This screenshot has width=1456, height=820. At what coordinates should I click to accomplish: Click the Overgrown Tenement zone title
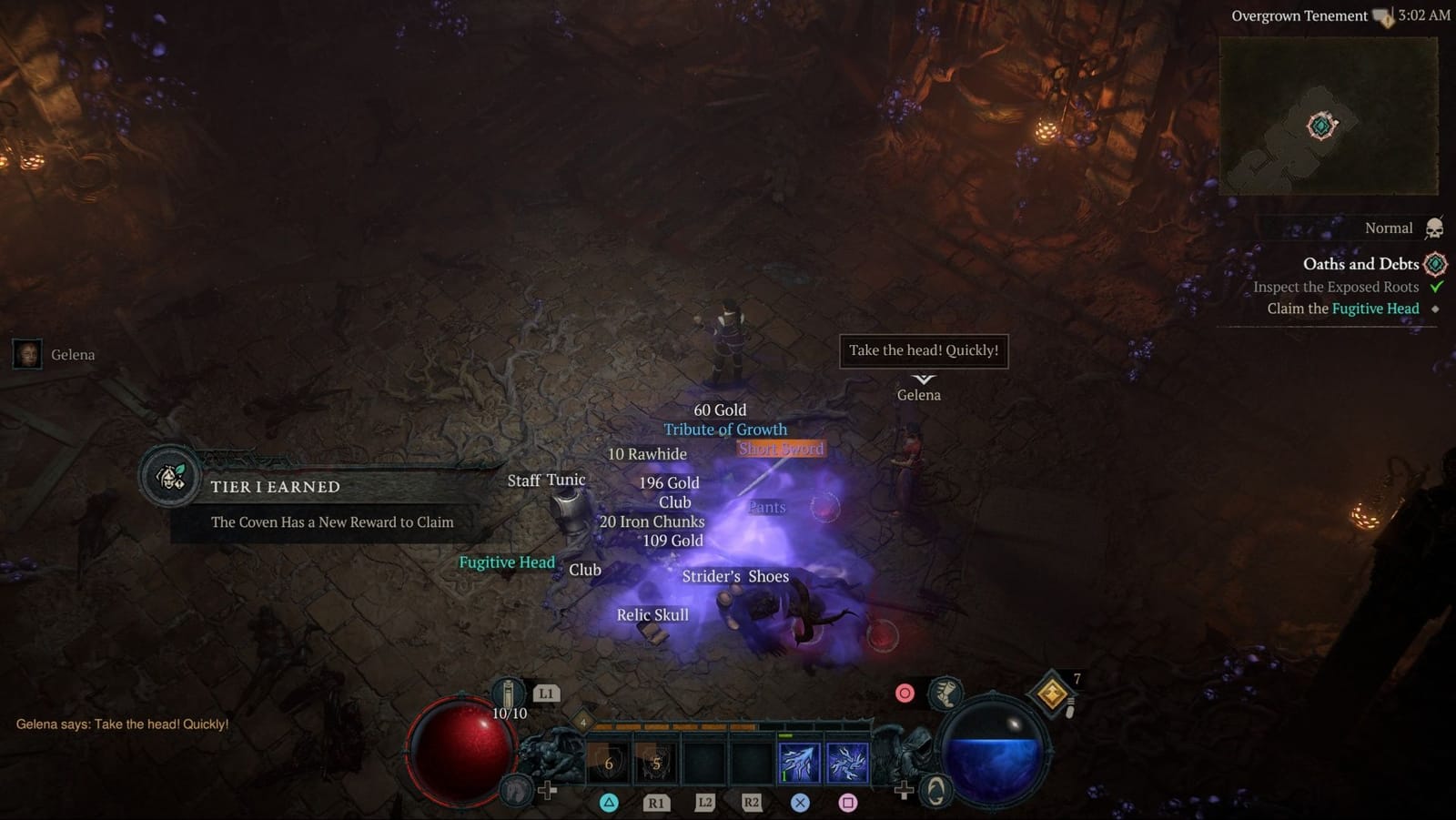click(x=1299, y=15)
